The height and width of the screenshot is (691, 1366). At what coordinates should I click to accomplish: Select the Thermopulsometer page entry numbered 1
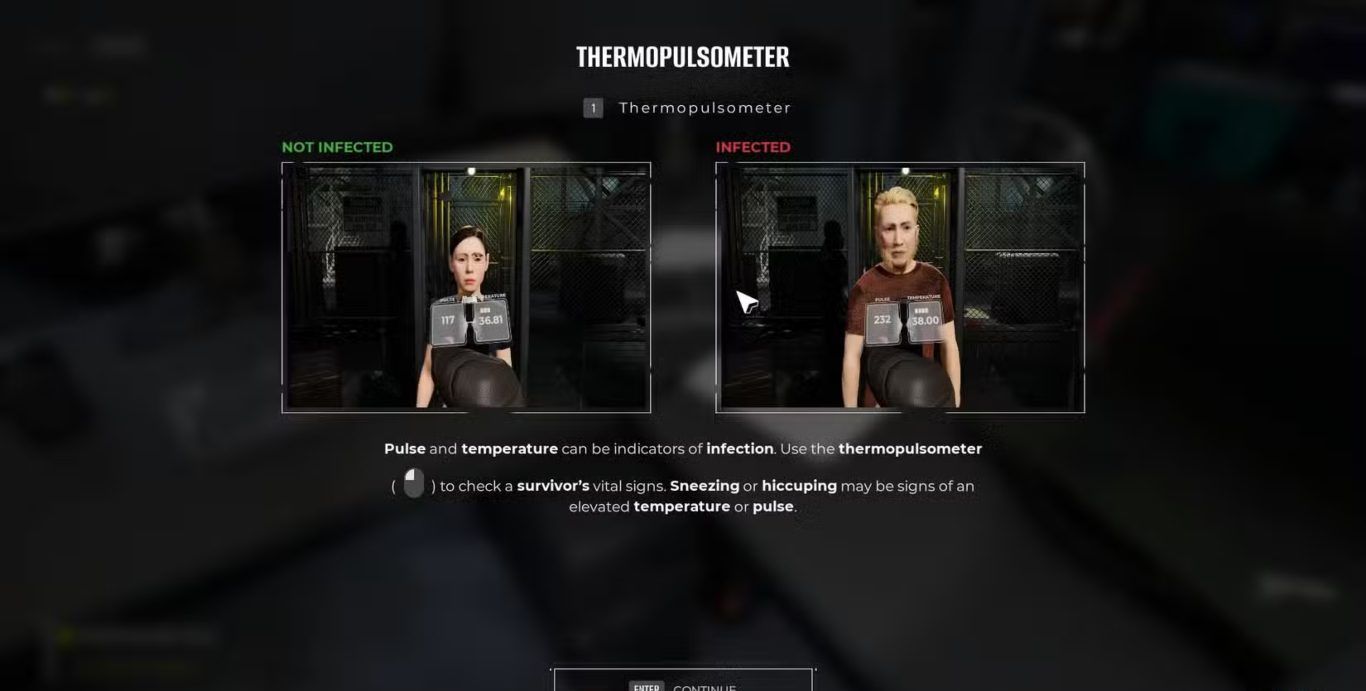688,108
